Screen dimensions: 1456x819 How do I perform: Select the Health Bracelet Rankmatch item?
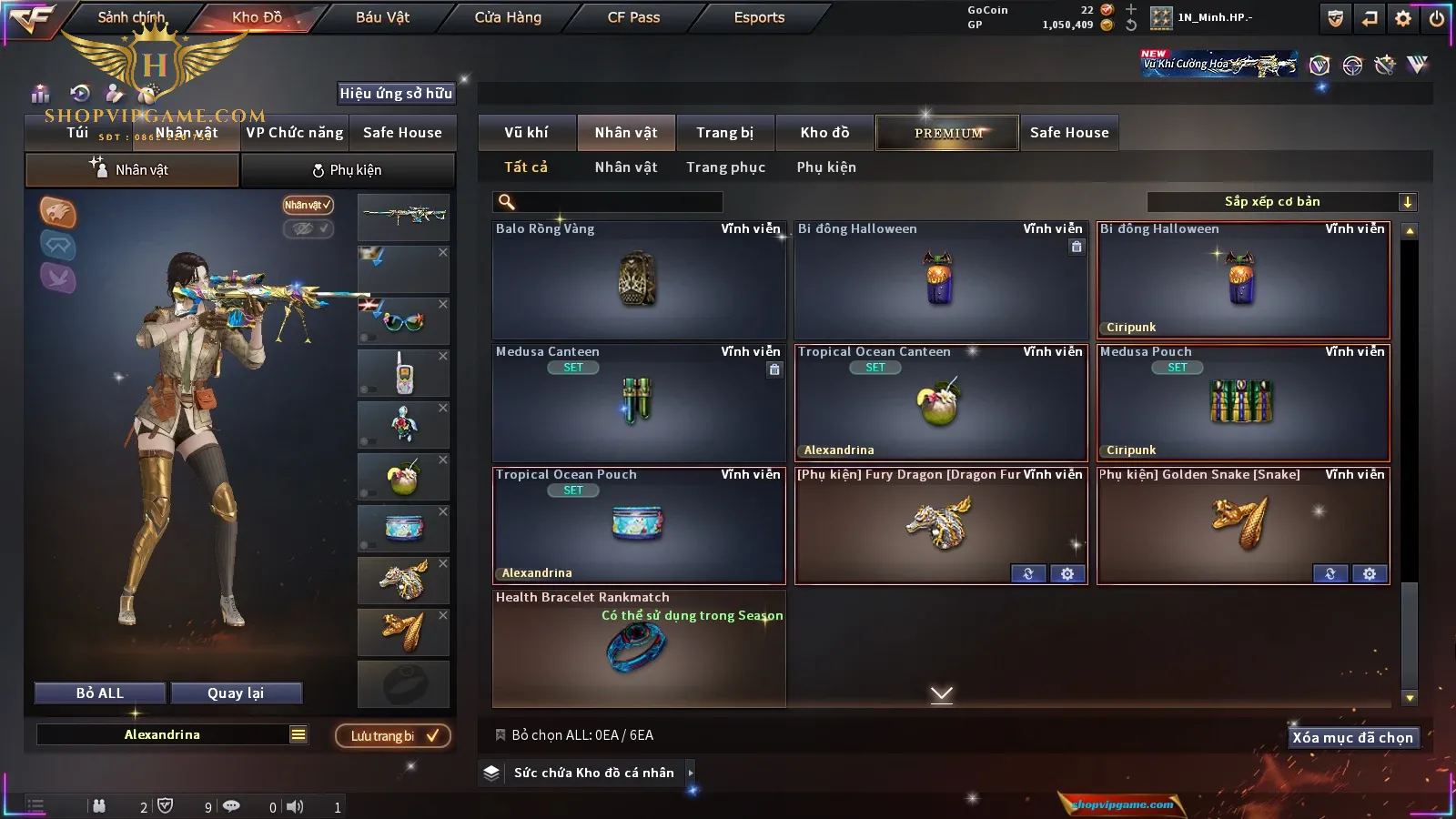click(638, 648)
